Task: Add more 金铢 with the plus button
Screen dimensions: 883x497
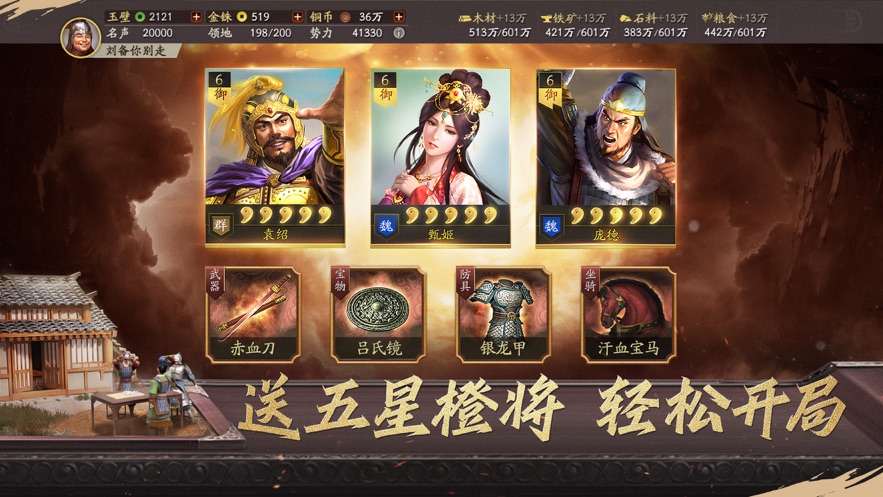Action: (x=297, y=17)
